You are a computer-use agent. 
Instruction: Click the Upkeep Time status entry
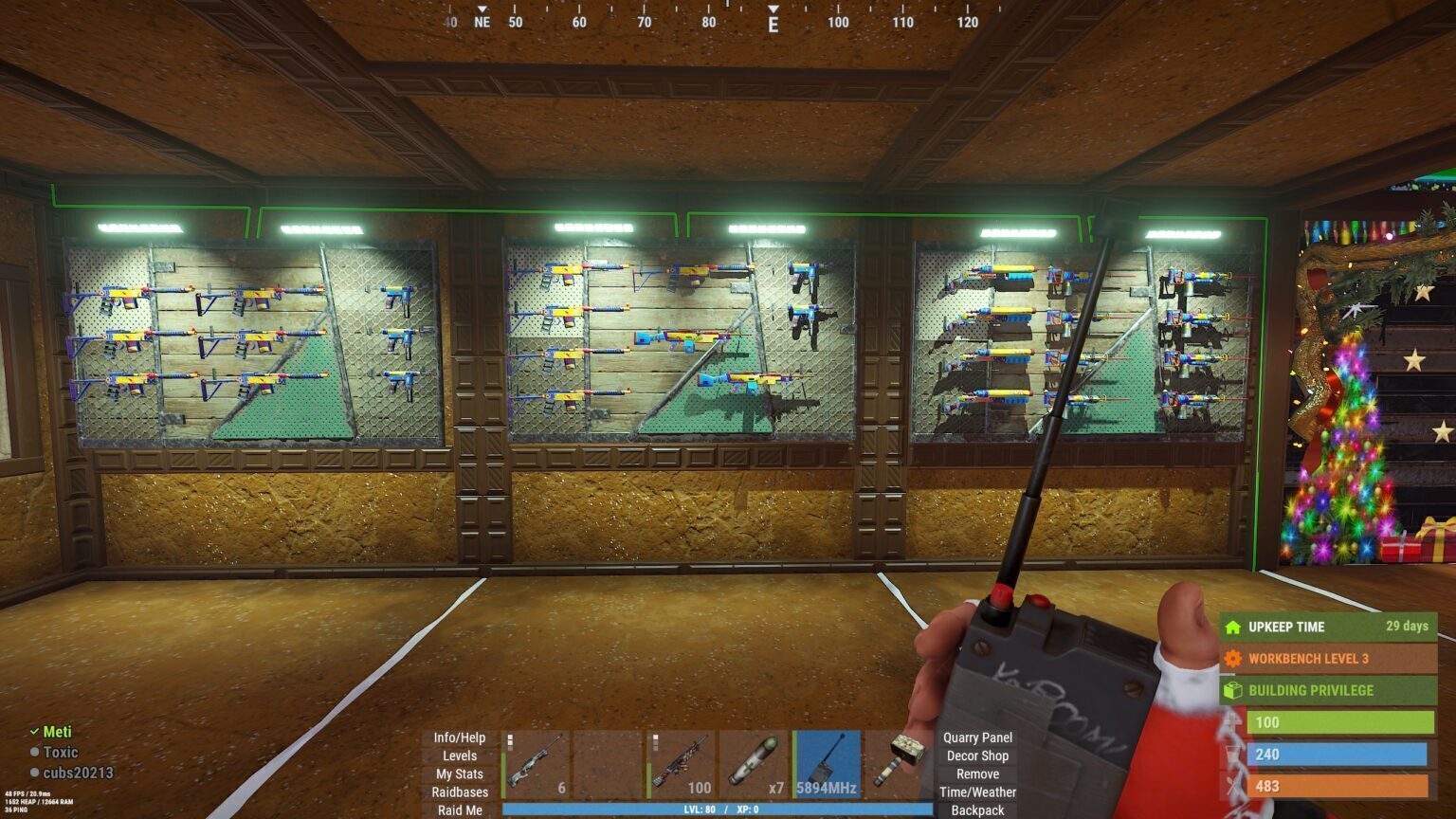[x=1328, y=627]
